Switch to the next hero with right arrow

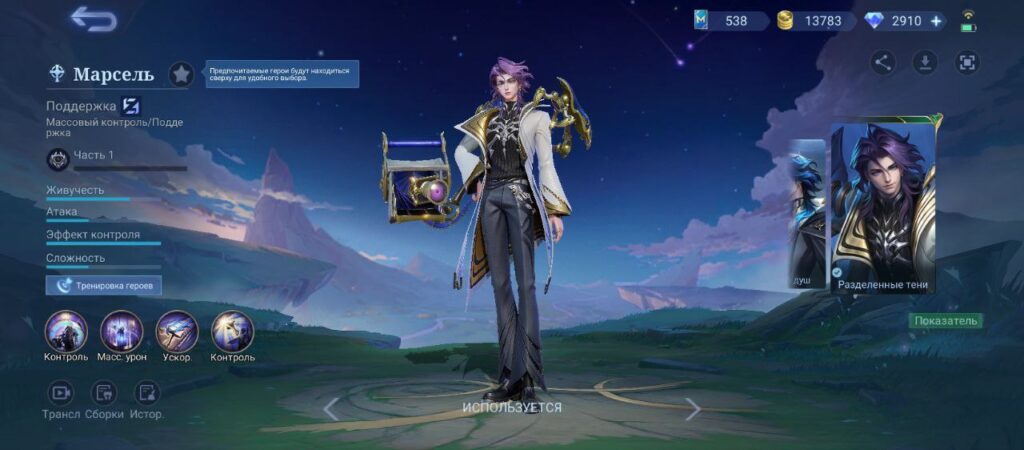[x=692, y=408]
